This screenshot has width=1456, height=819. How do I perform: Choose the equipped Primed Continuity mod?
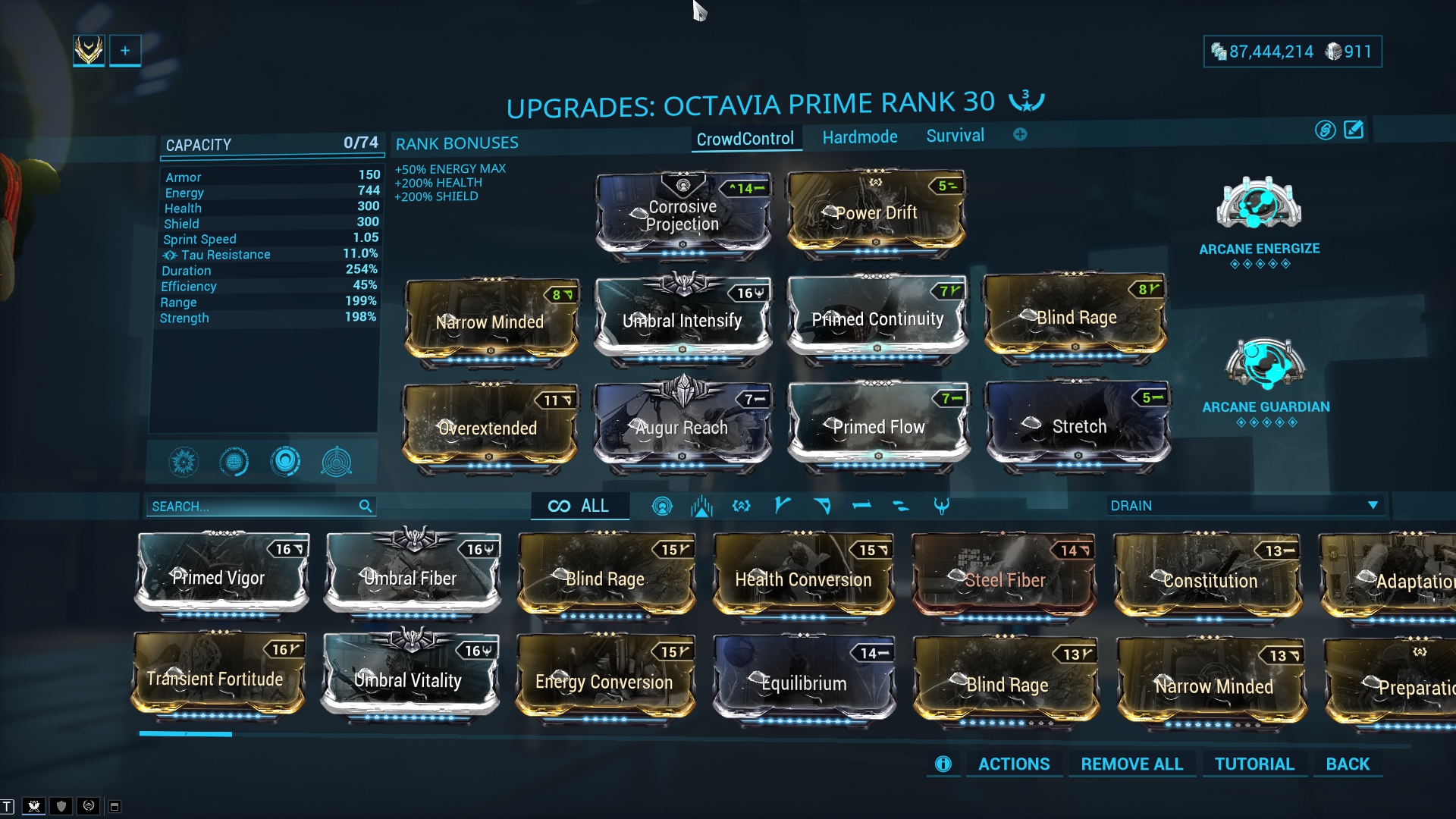[877, 319]
